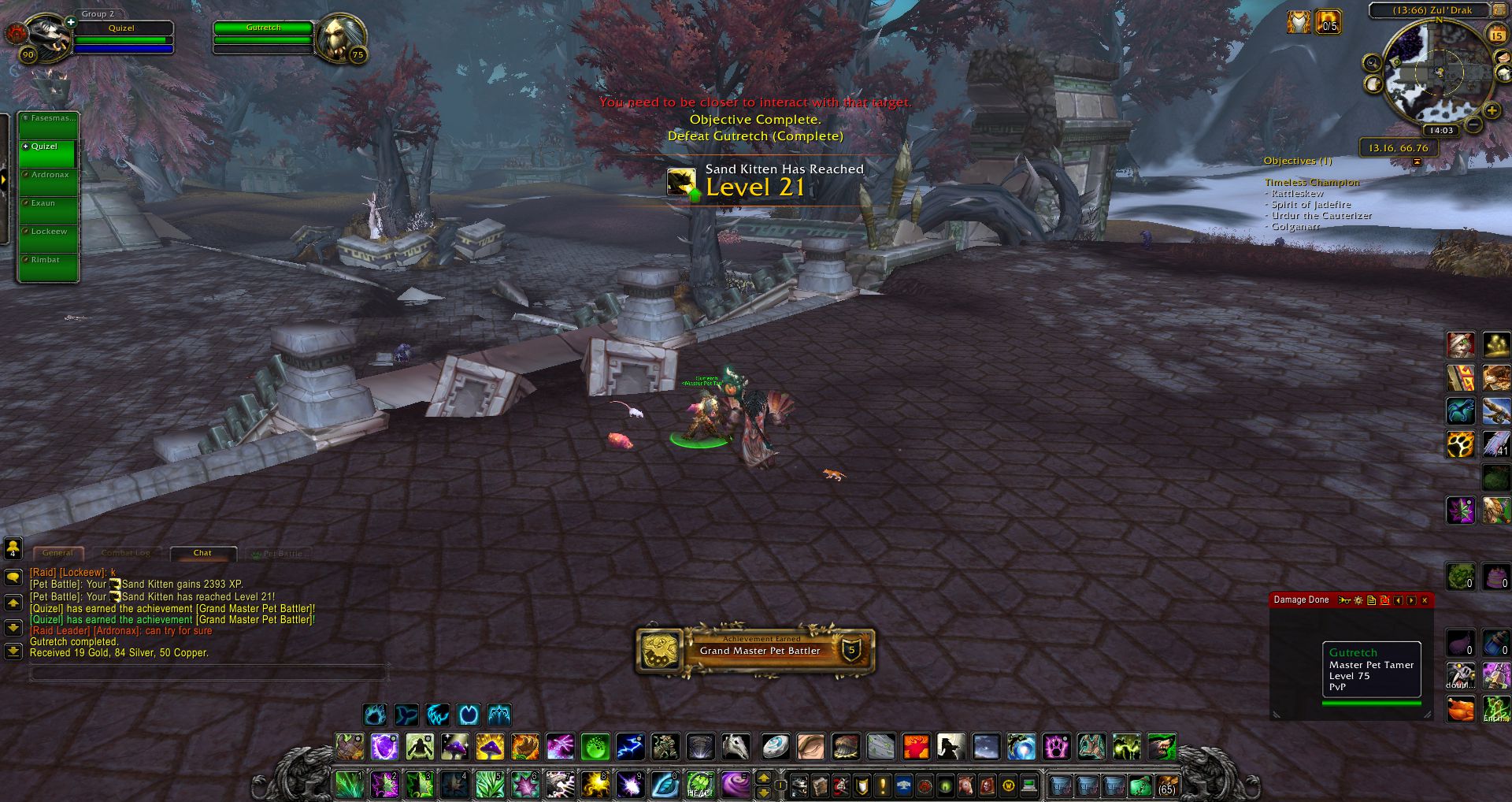Use the roasted turkey food item
1512x802 pixels.
pyautogui.click(x=1461, y=708)
